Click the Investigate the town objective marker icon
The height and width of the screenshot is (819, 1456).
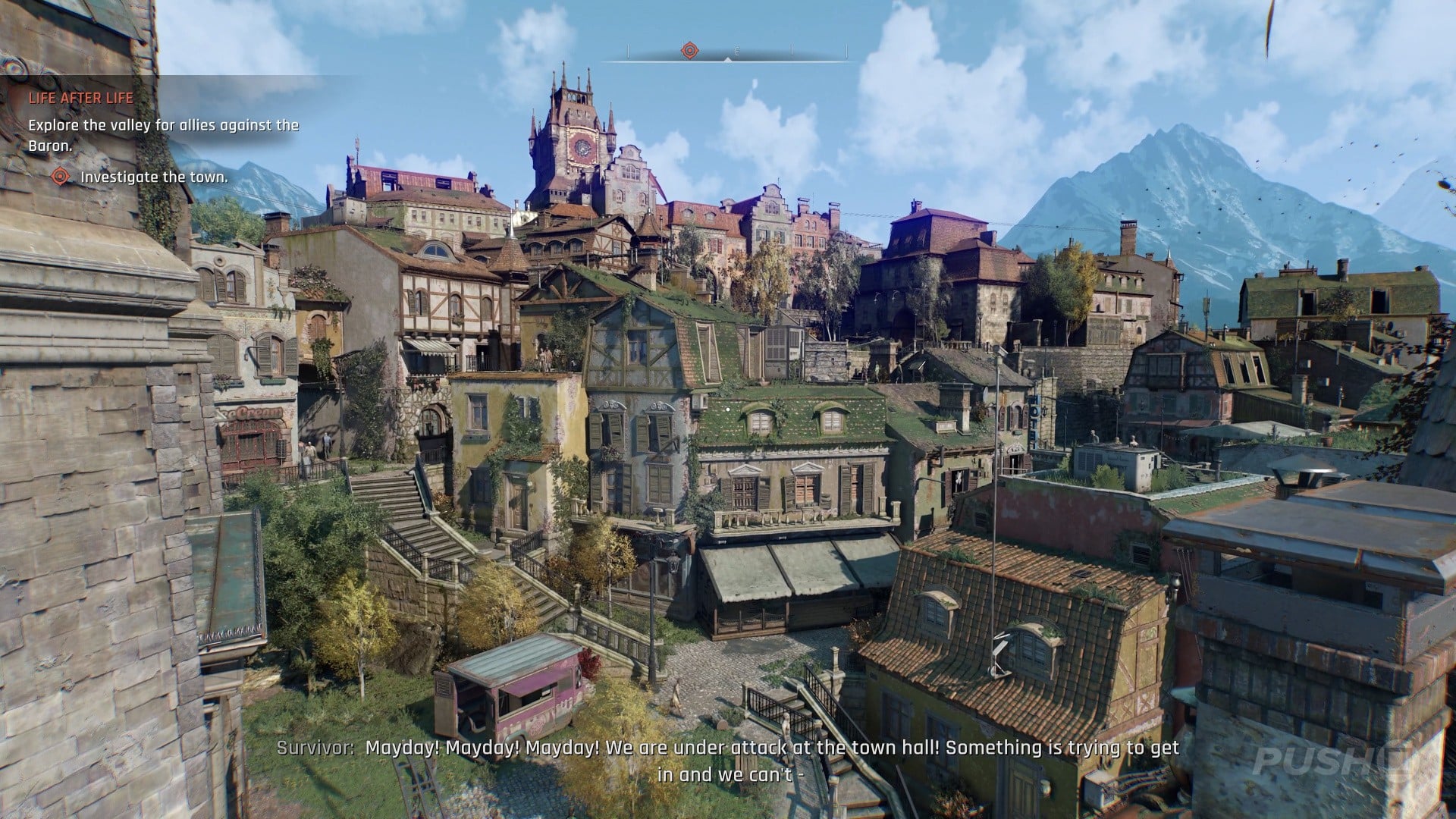pyautogui.click(x=61, y=177)
